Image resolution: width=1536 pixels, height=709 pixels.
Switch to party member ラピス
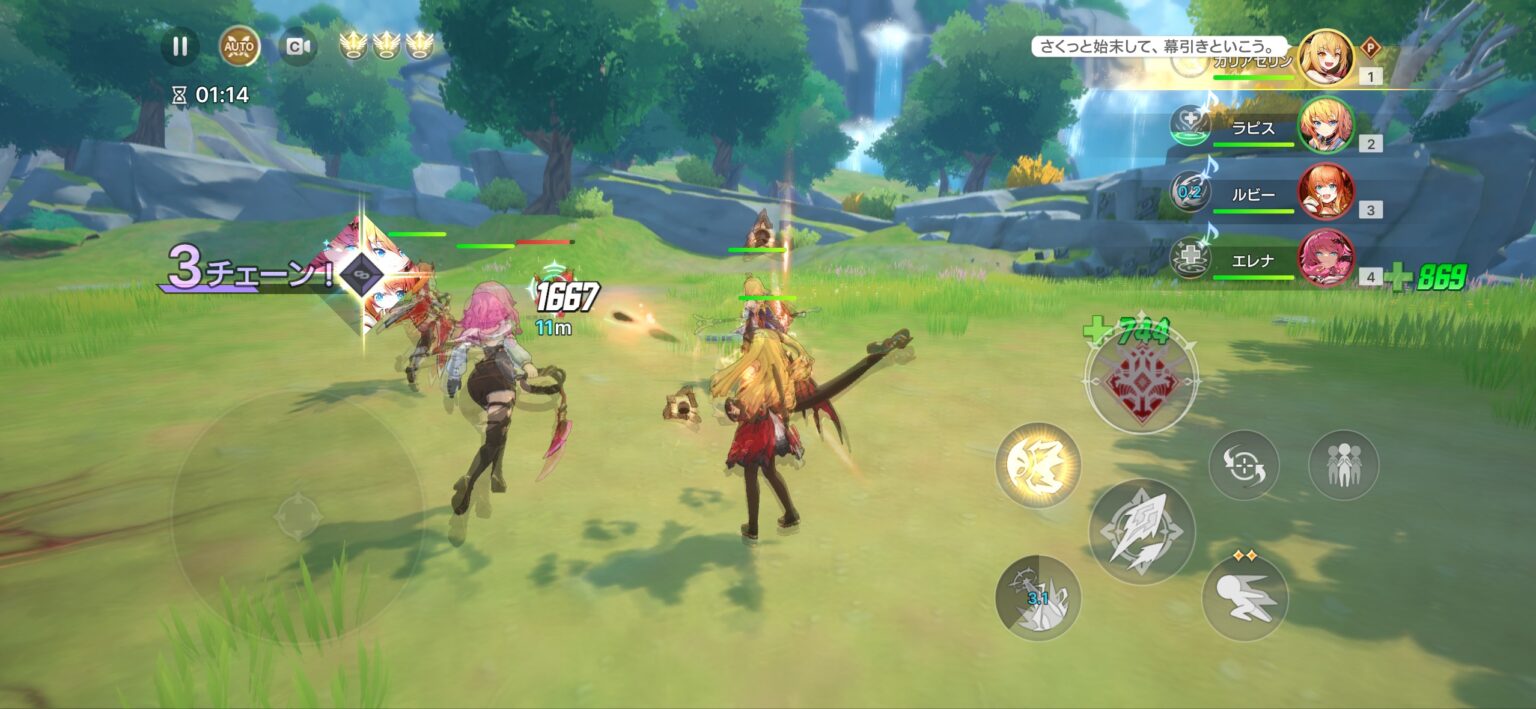[x=1326, y=125]
